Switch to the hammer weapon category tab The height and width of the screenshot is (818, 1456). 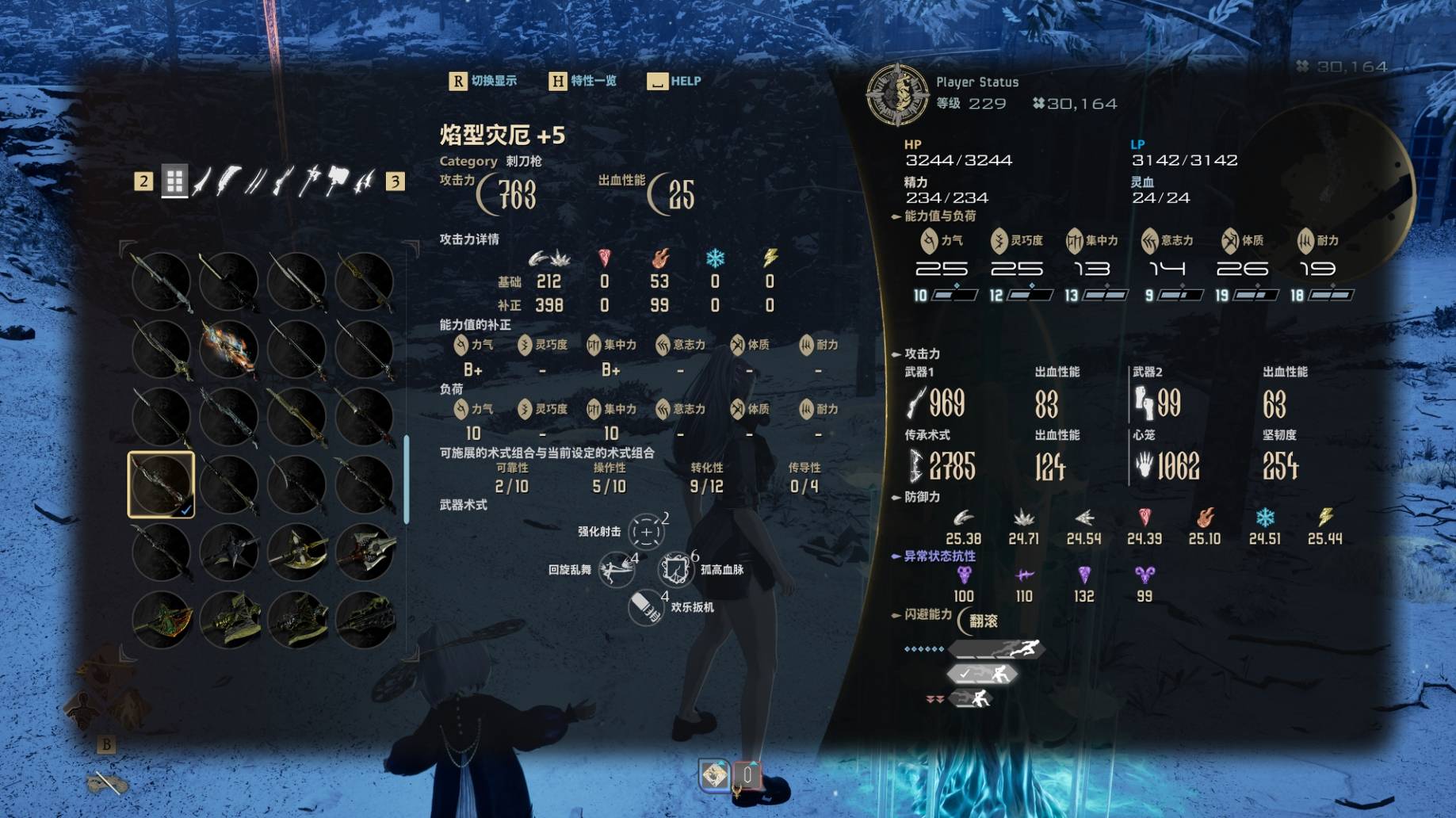(338, 181)
